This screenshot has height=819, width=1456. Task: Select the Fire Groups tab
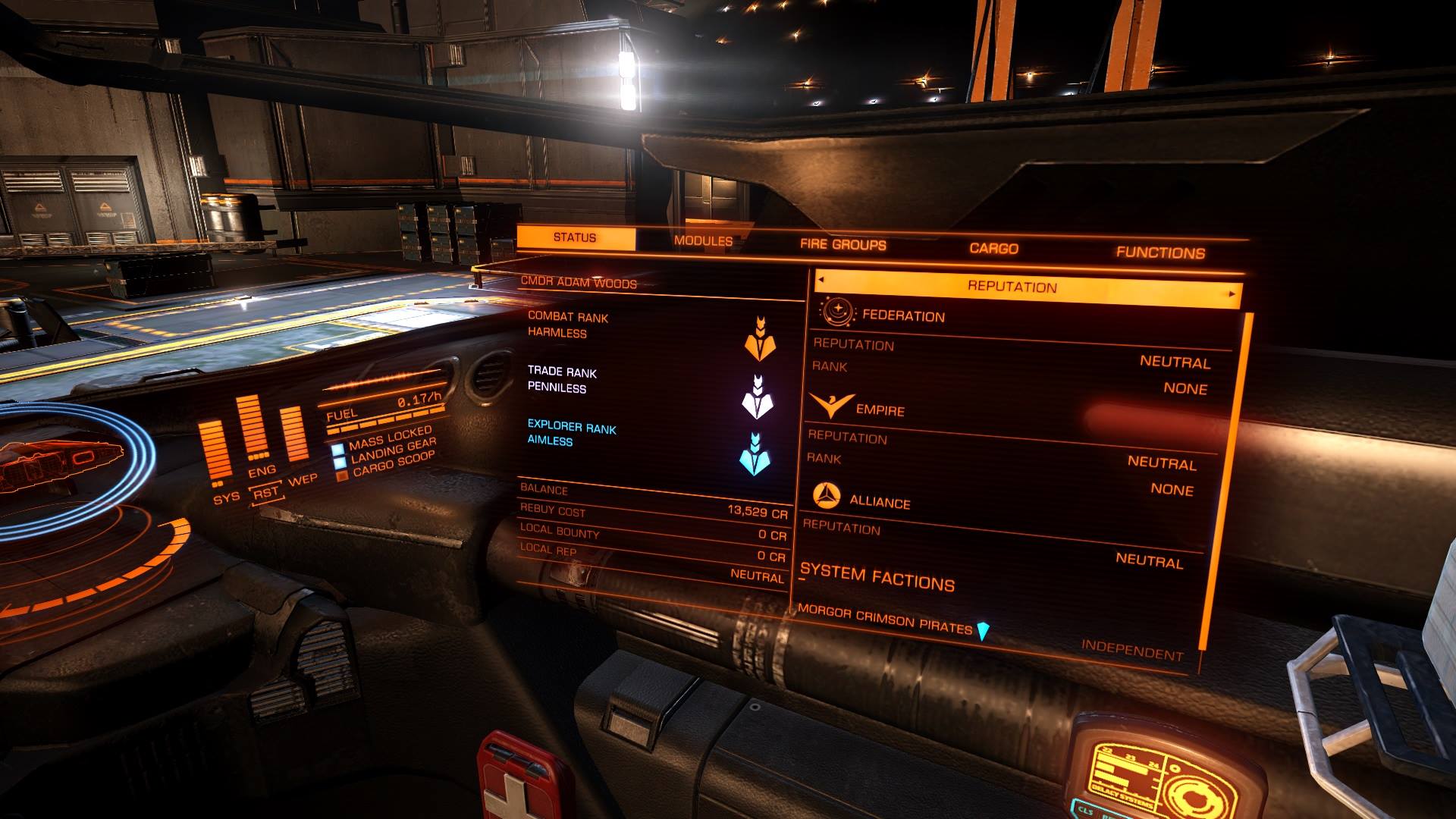pos(843,245)
